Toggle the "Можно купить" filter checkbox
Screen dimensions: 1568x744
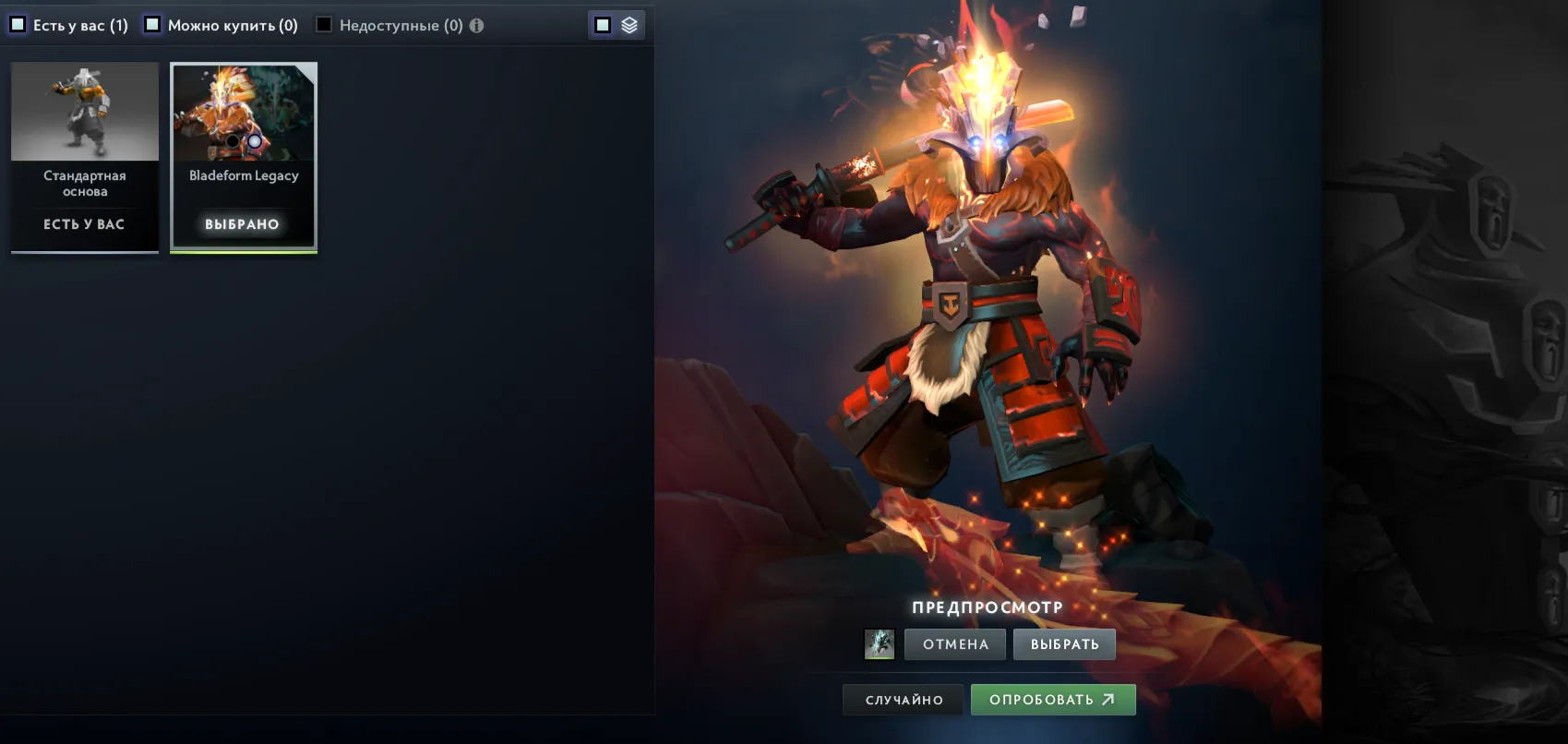tap(152, 25)
